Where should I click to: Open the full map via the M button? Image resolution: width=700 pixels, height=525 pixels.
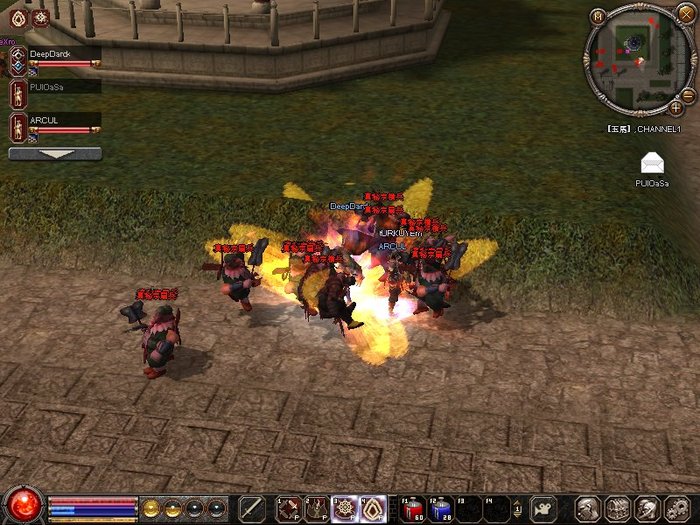[597, 15]
